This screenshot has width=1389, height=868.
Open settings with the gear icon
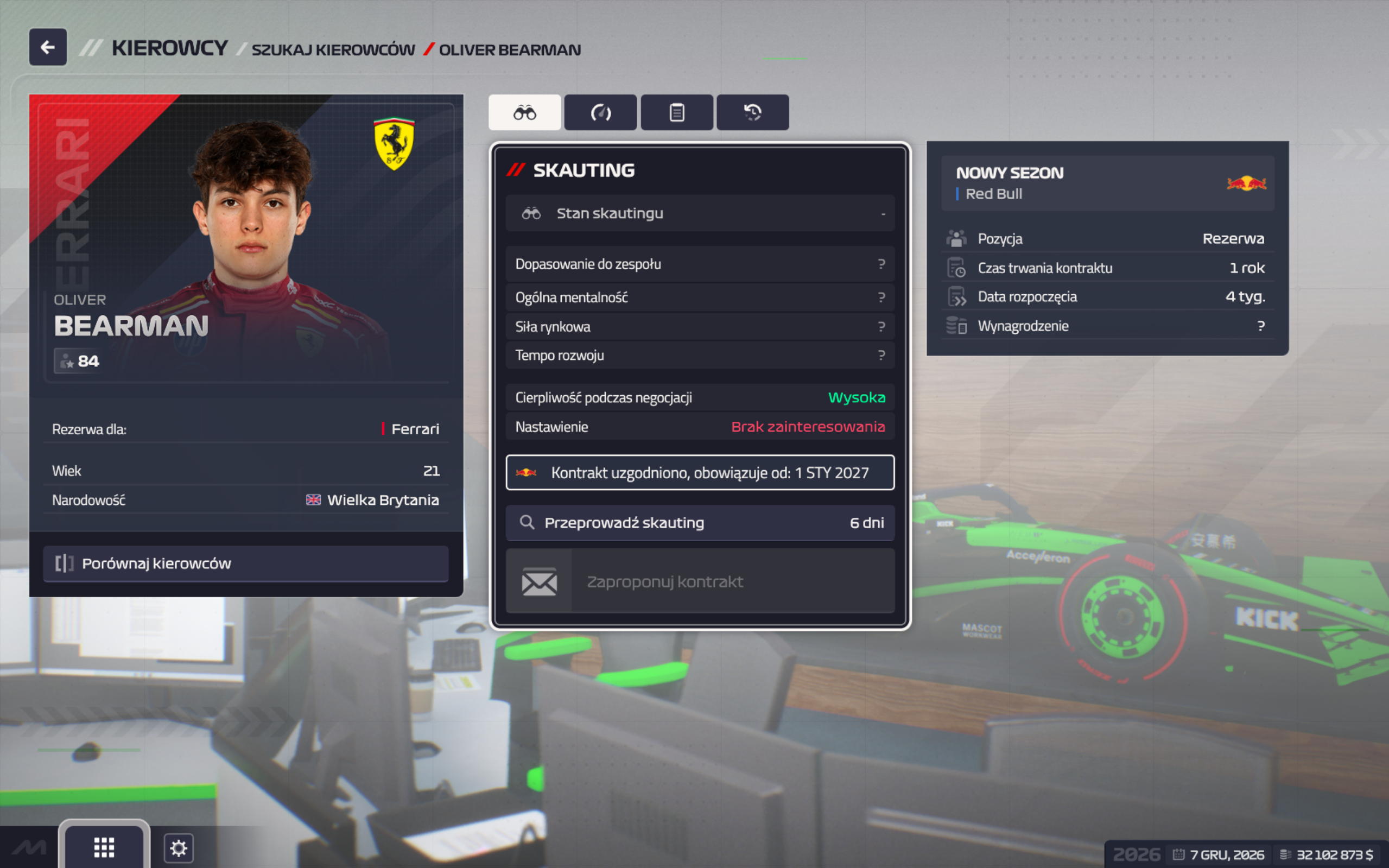click(179, 848)
